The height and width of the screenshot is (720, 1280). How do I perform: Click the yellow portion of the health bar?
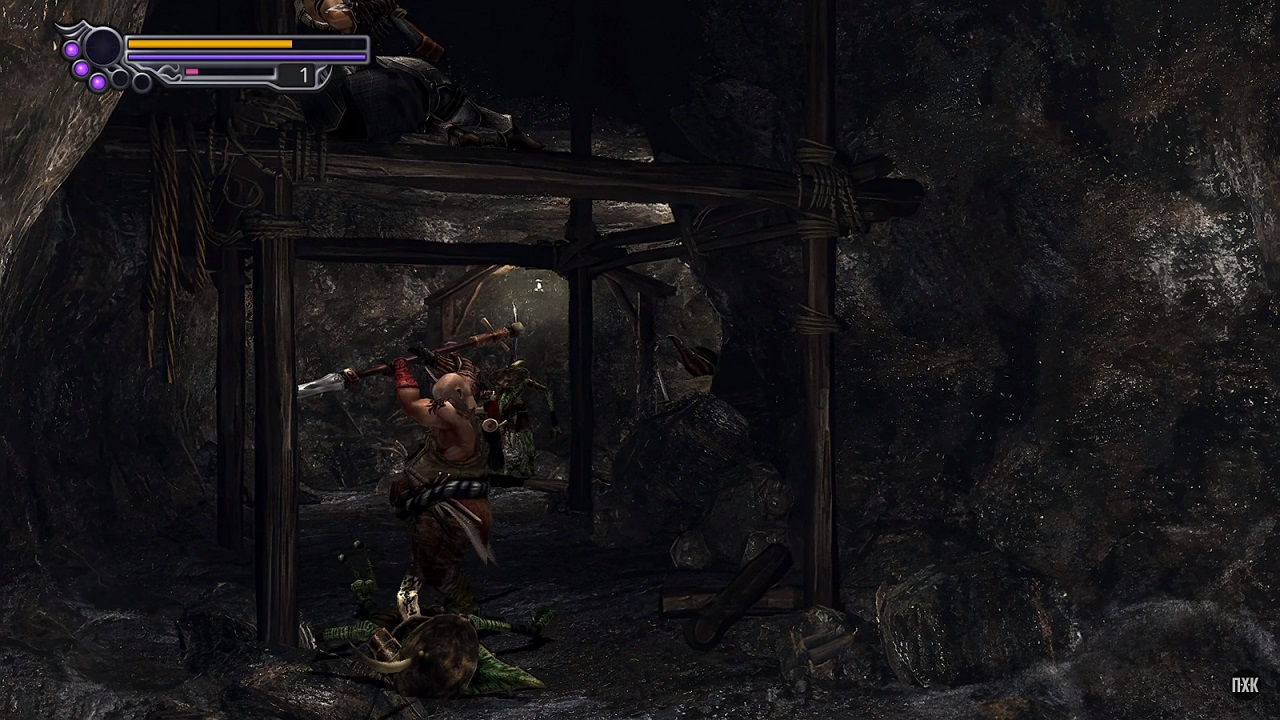click(x=210, y=44)
